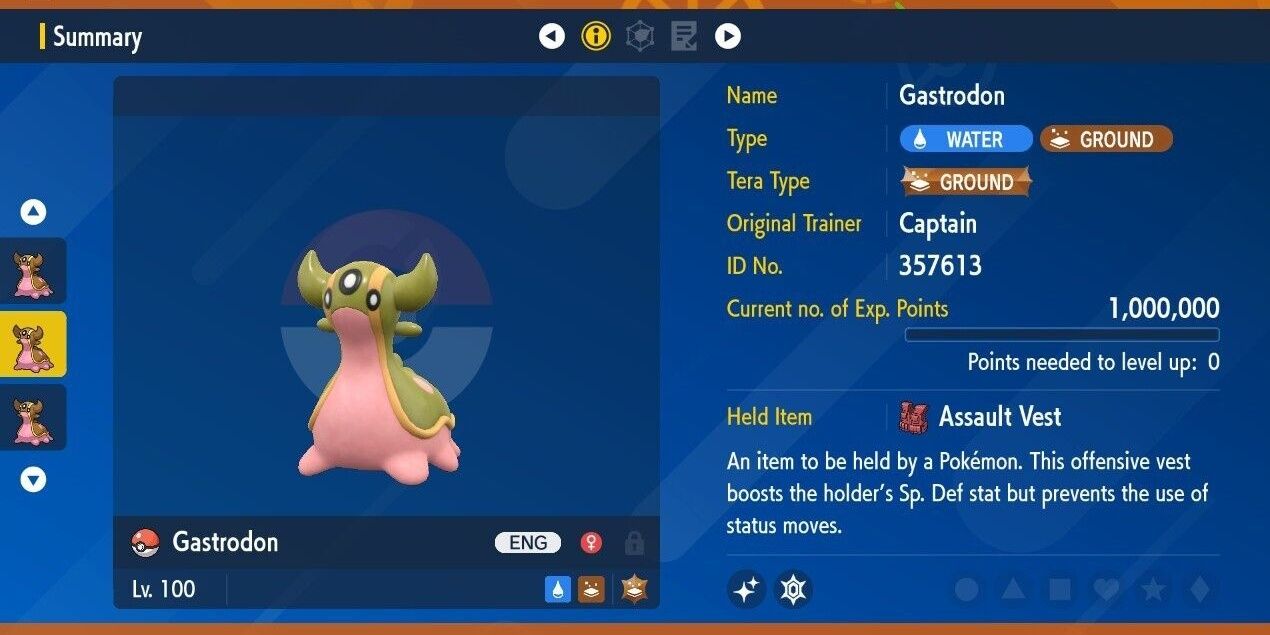Toggle the square marking
Screen dimensions: 1270x635
1059,590
